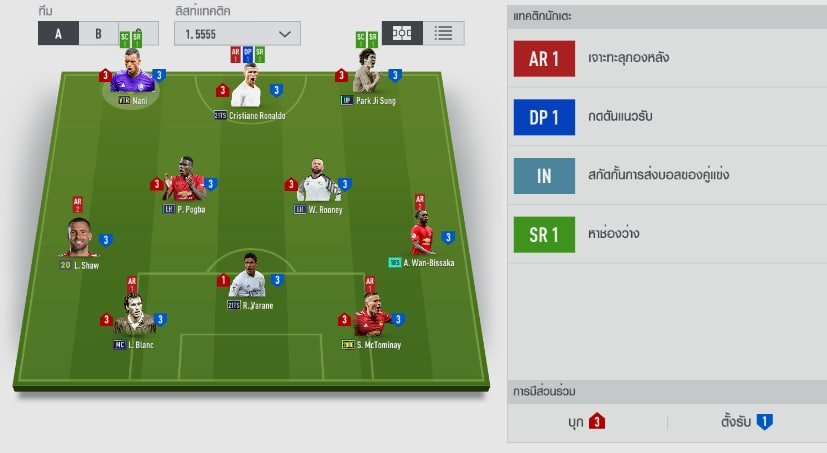Open the 1. 5555 tactics dropdown

(x=236, y=33)
